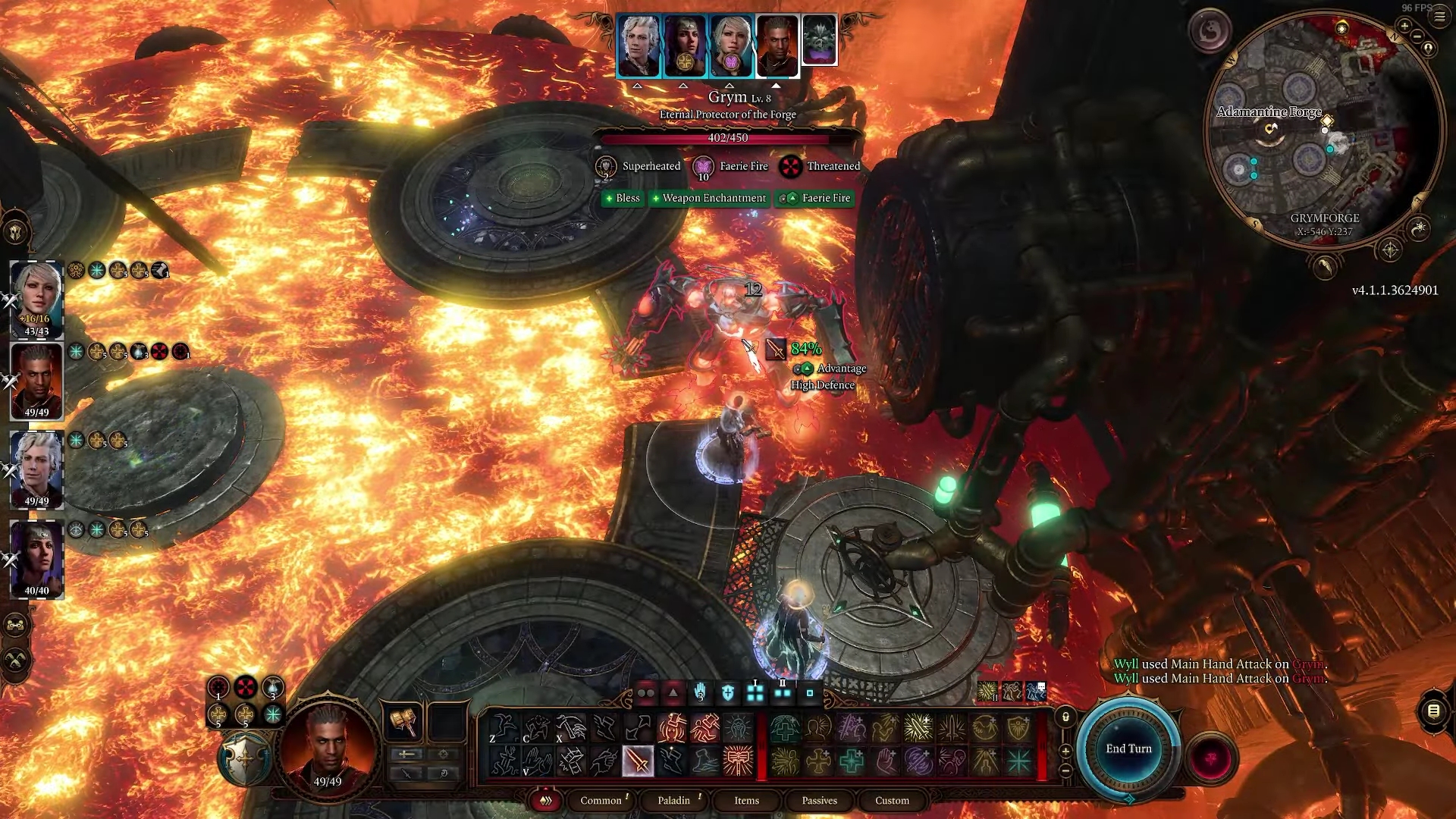Zoom out on the minimap
Image resolution: width=1456 pixels, height=819 pixels.
tap(1417, 38)
